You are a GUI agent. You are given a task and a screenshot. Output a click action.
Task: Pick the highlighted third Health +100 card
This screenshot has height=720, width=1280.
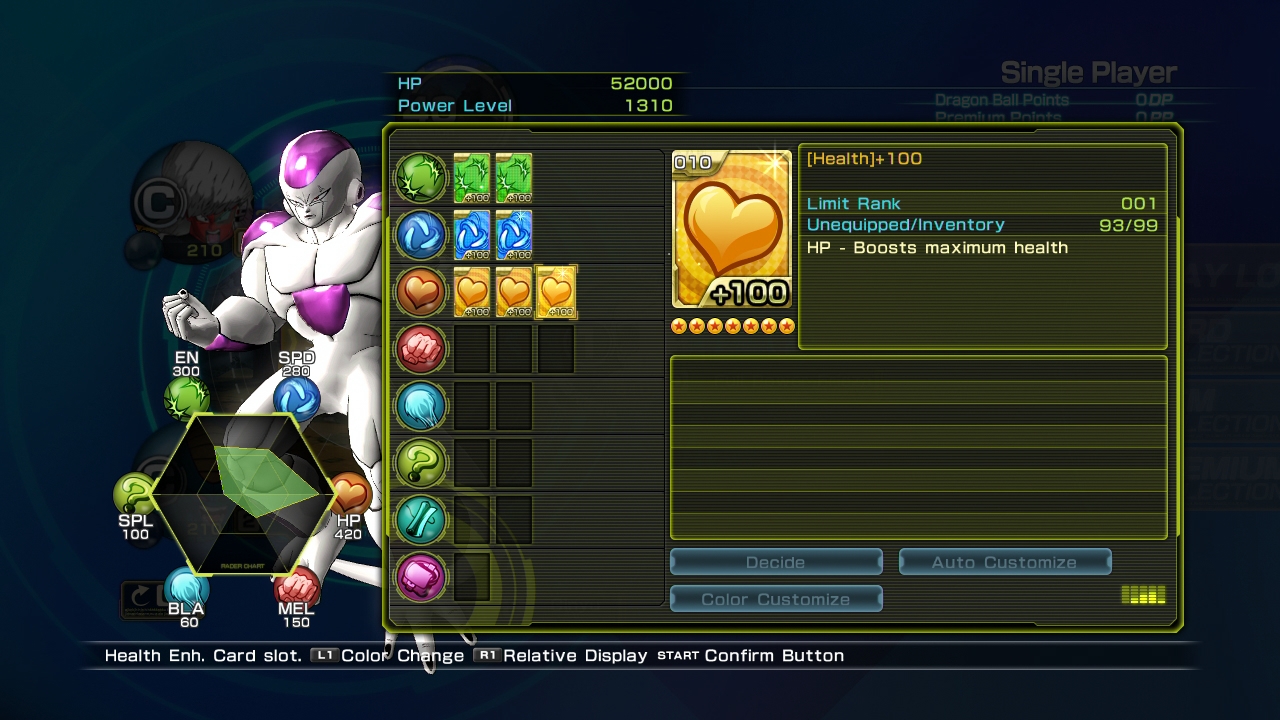(x=556, y=292)
